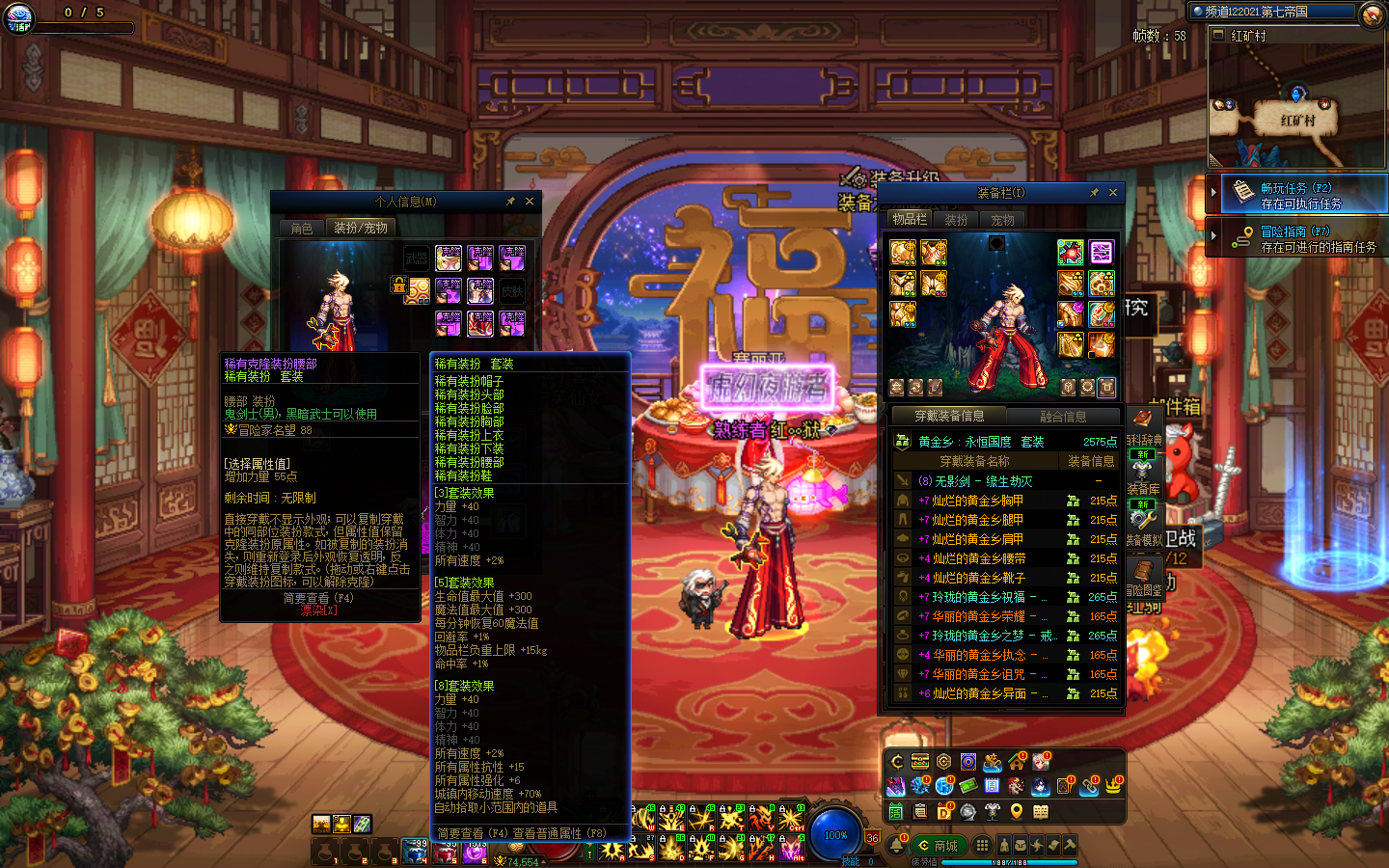
Task: Switch to the 角色 (character) tab
Action: click(302, 229)
